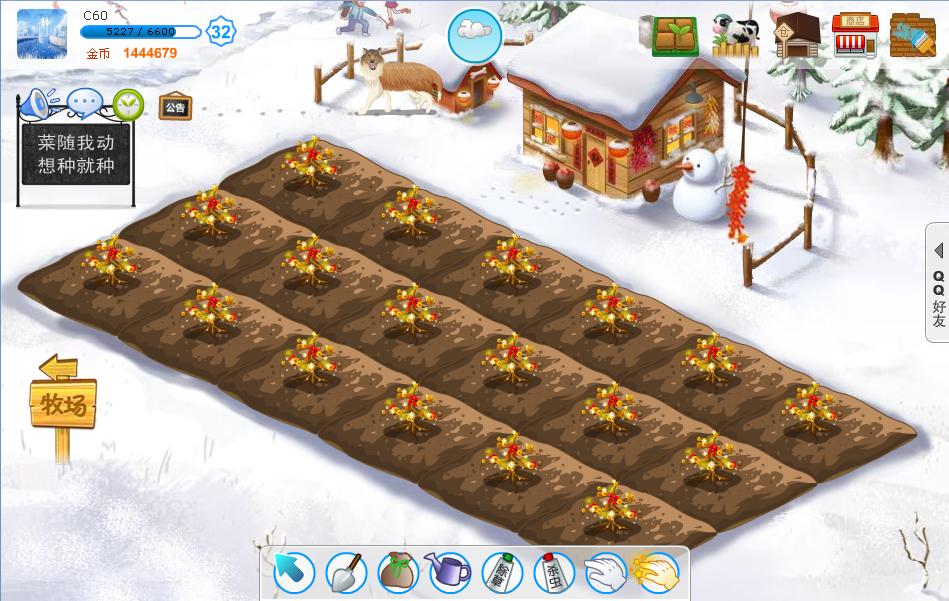Enter the 商店 shop

[x=855, y=36]
